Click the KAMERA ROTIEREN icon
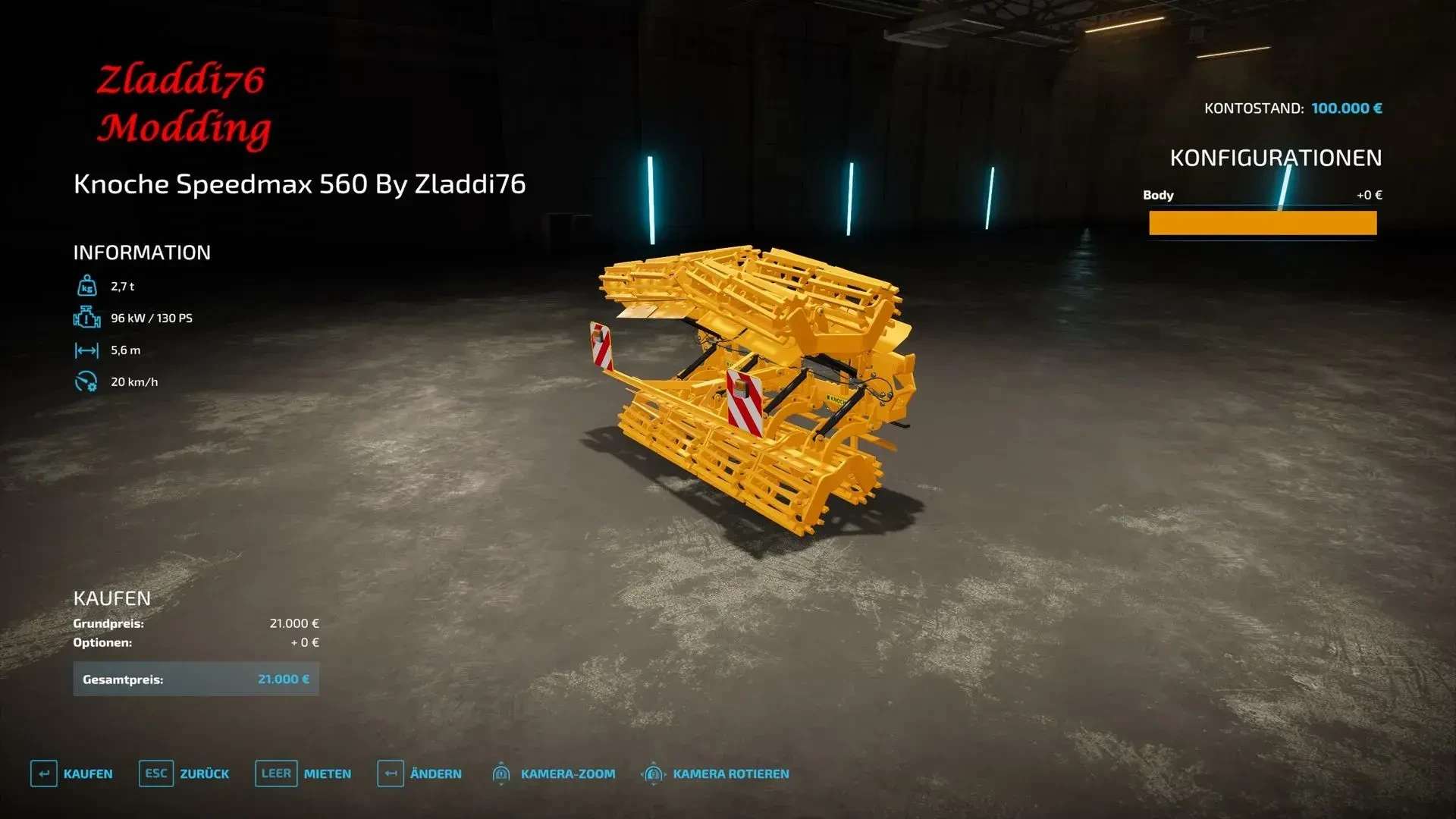Image resolution: width=1456 pixels, height=819 pixels. click(x=652, y=773)
